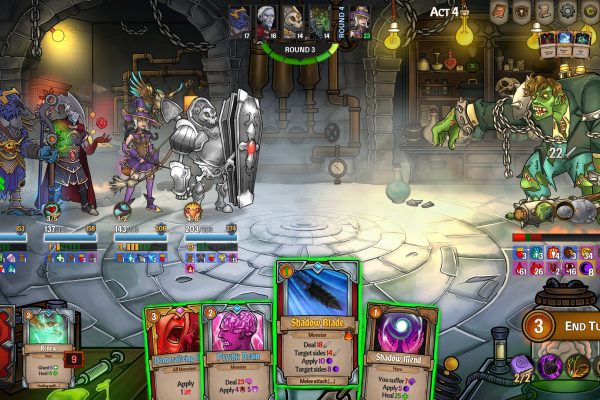This screenshot has width=600, height=400.
Task: Select the green orc turn order portrait
Action: click(x=317, y=19)
